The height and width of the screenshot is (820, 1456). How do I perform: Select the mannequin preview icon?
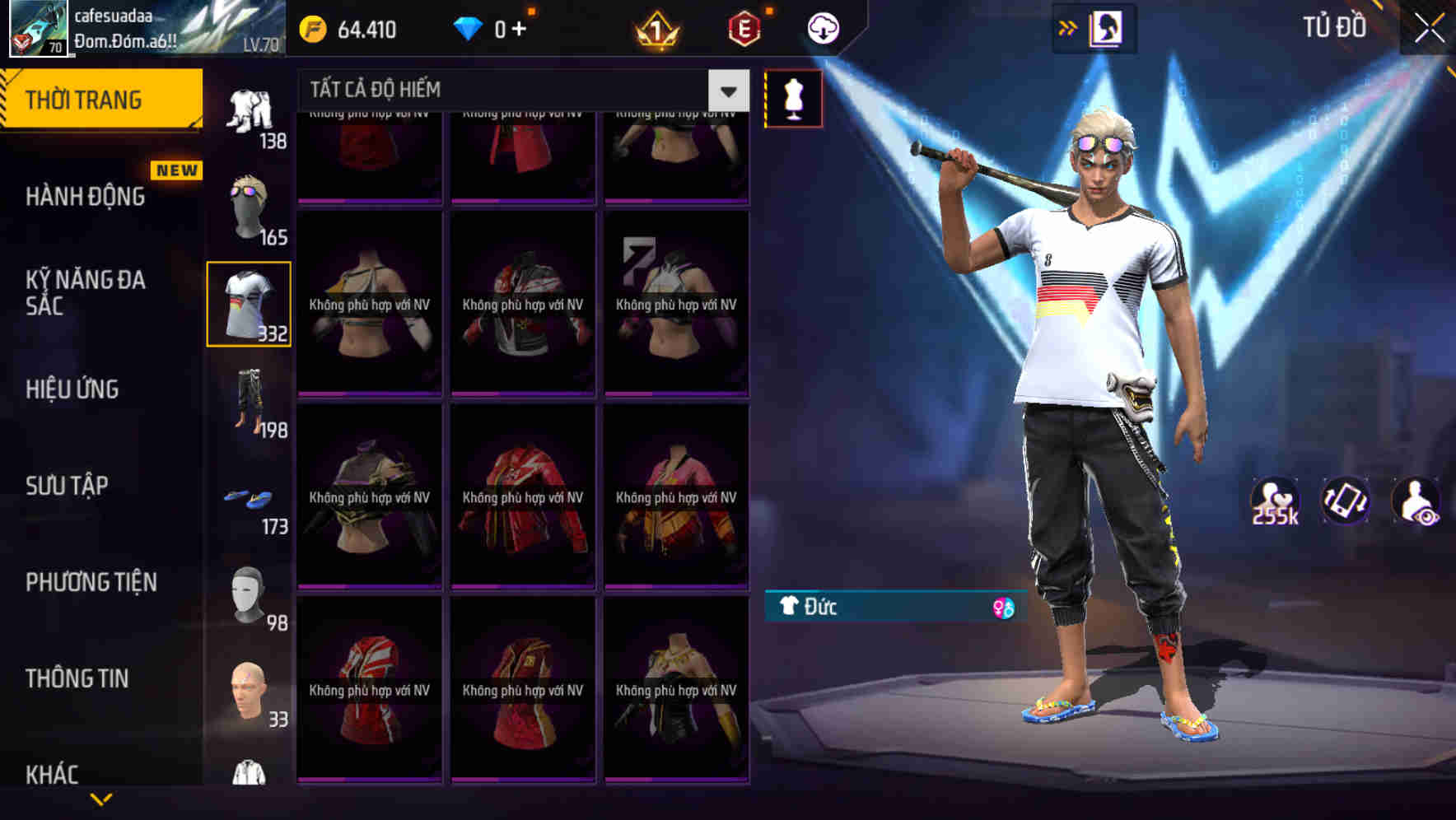click(795, 97)
